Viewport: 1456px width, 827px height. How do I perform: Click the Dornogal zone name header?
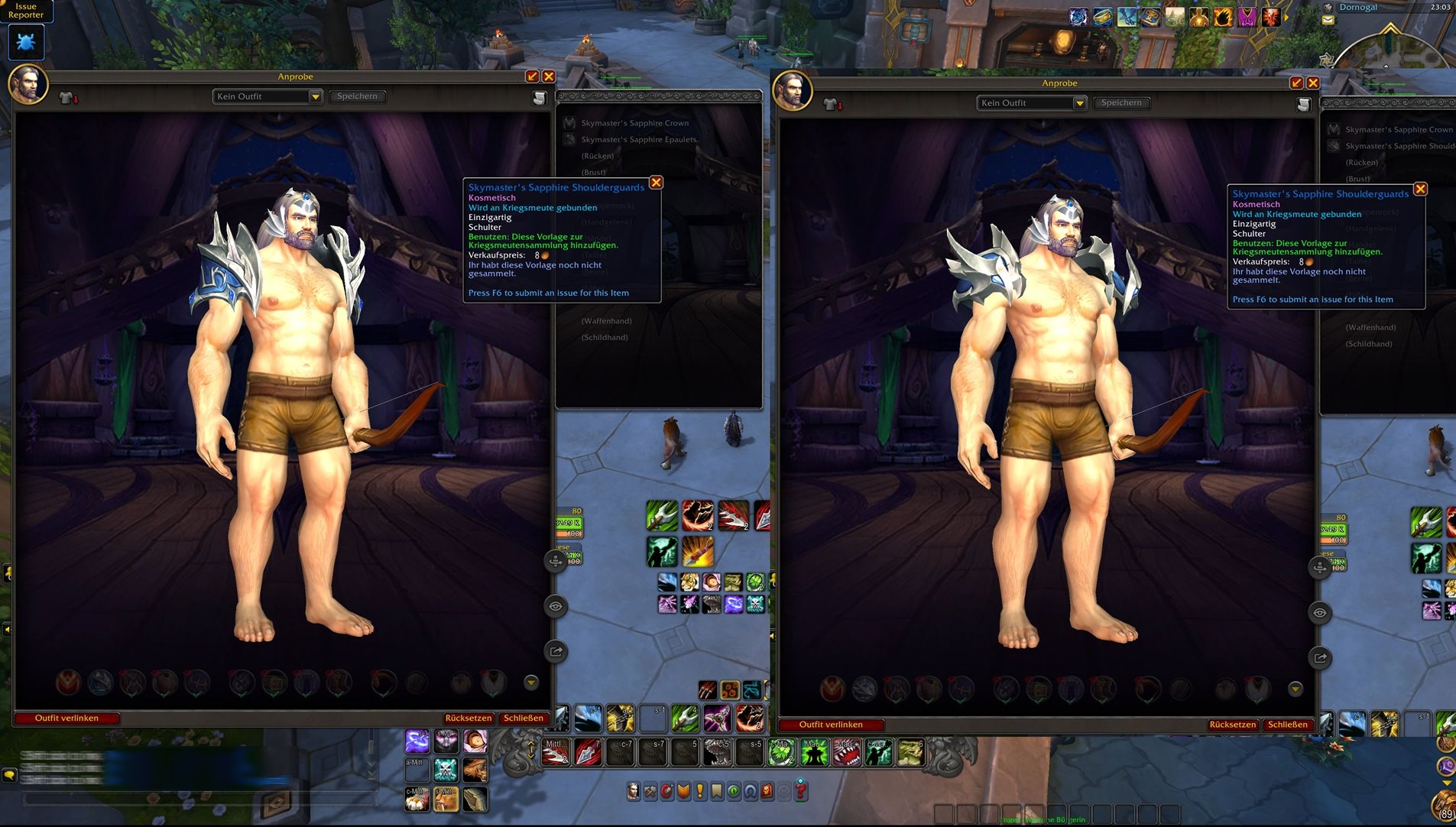1358,7
